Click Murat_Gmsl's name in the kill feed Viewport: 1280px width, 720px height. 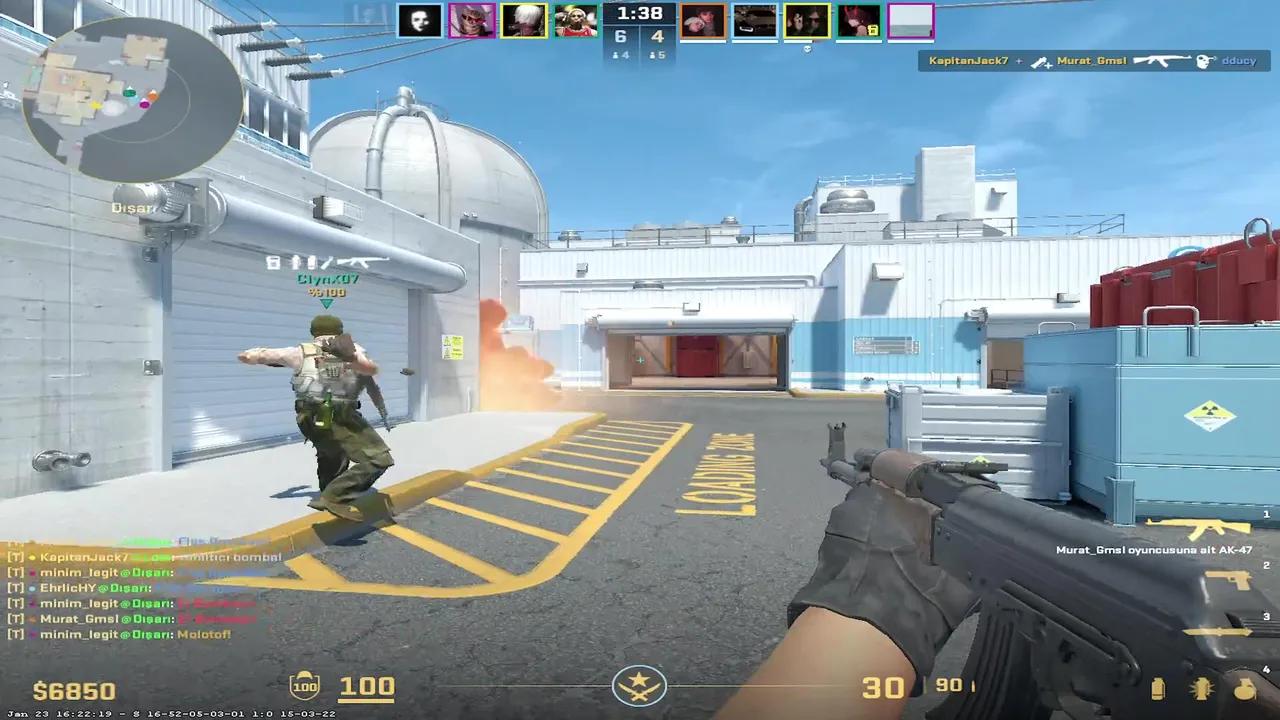pyautogui.click(x=1091, y=61)
